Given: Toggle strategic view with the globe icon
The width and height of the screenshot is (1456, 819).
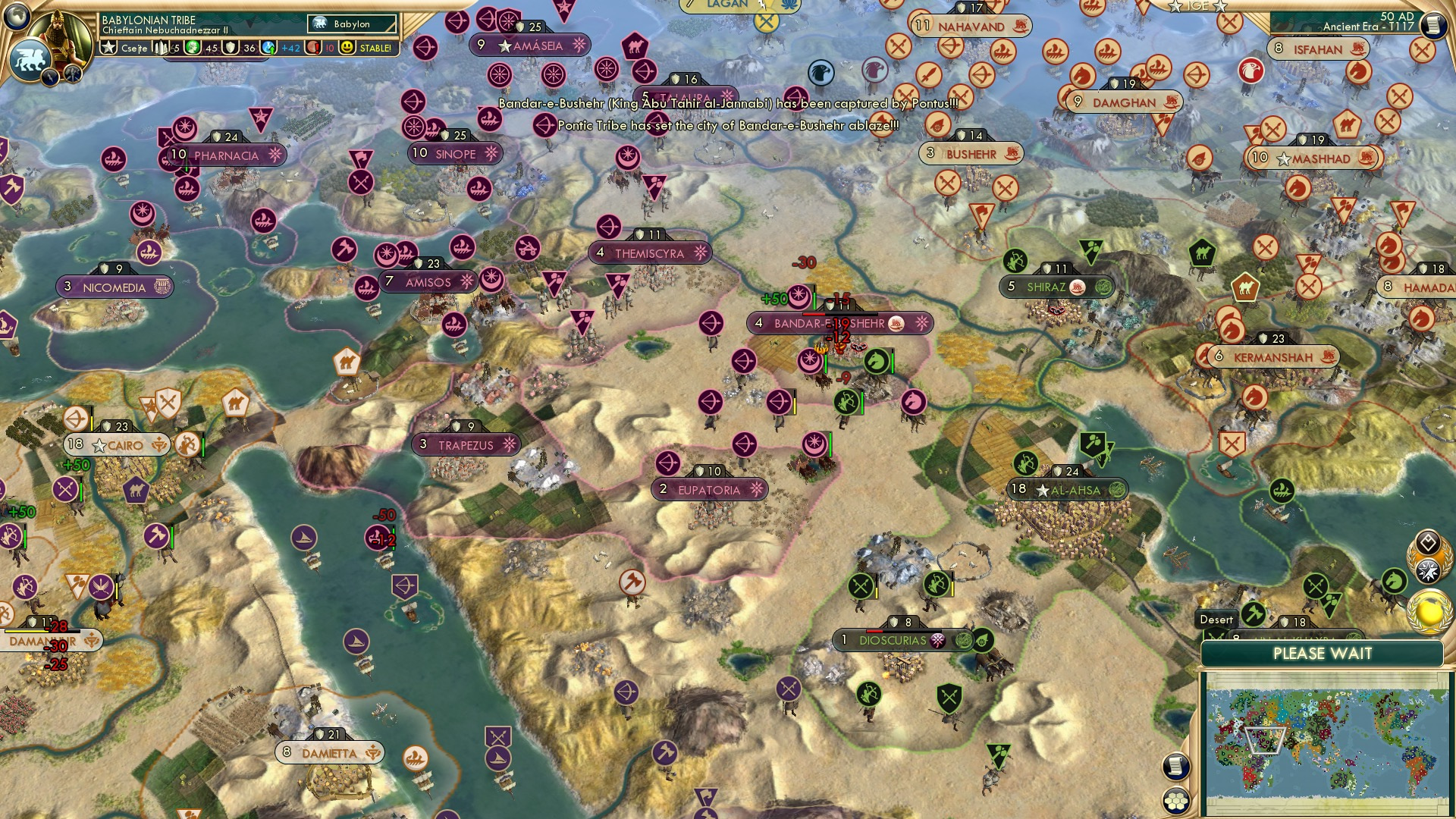Looking at the screenshot, I should (x=14, y=17).
